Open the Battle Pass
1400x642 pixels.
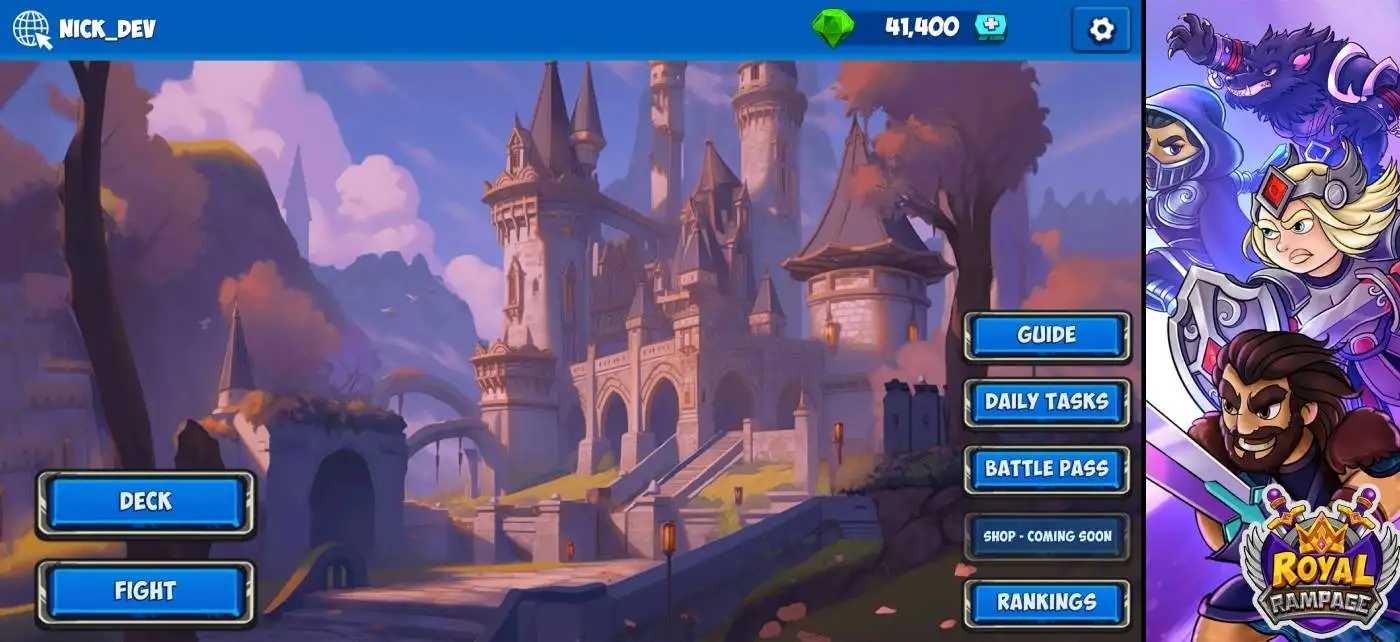1046,469
